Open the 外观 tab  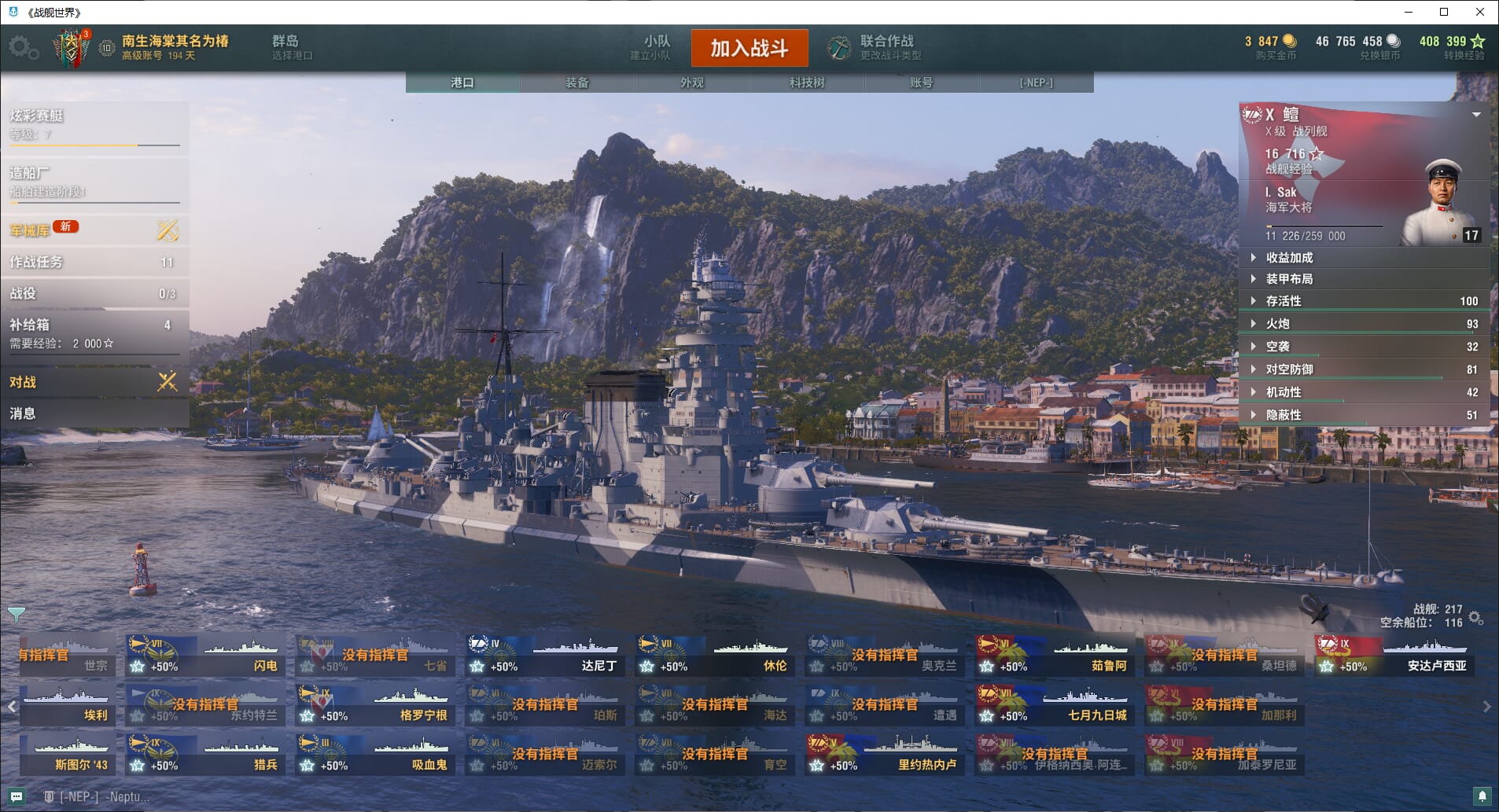tap(691, 83)
